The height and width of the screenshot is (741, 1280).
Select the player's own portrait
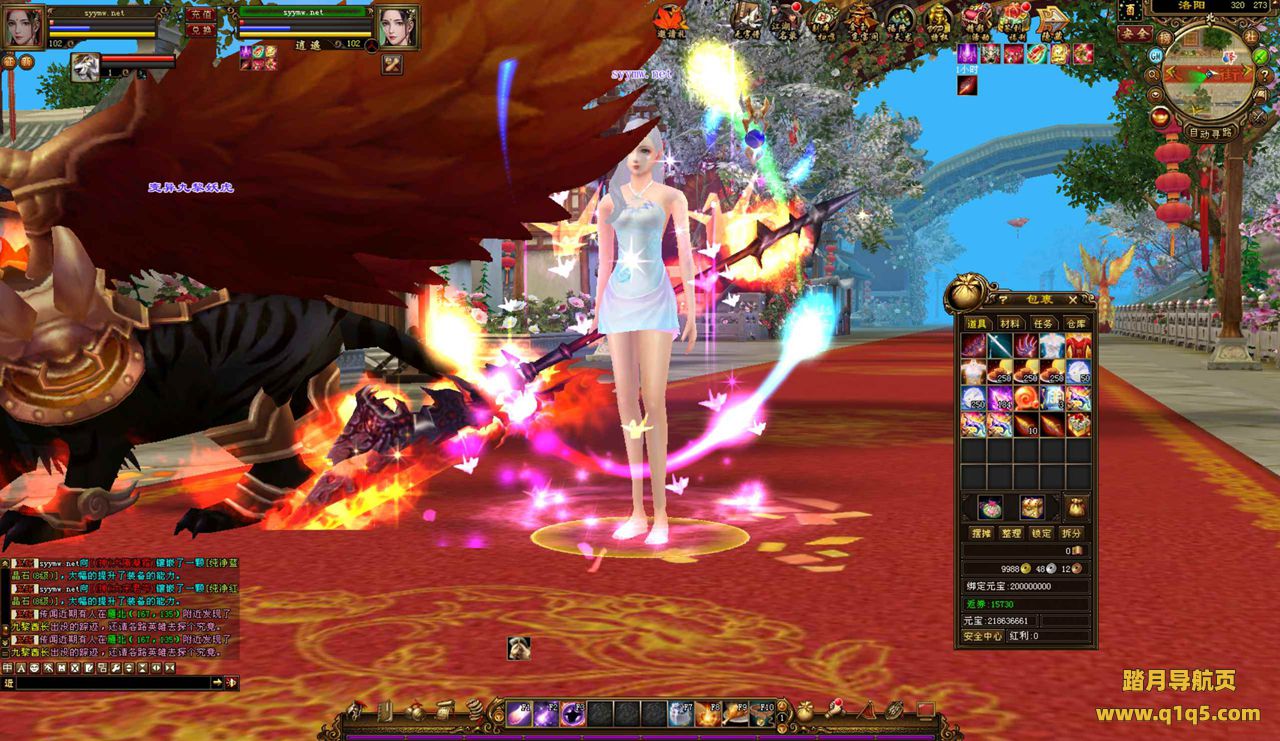coord(23,26)
